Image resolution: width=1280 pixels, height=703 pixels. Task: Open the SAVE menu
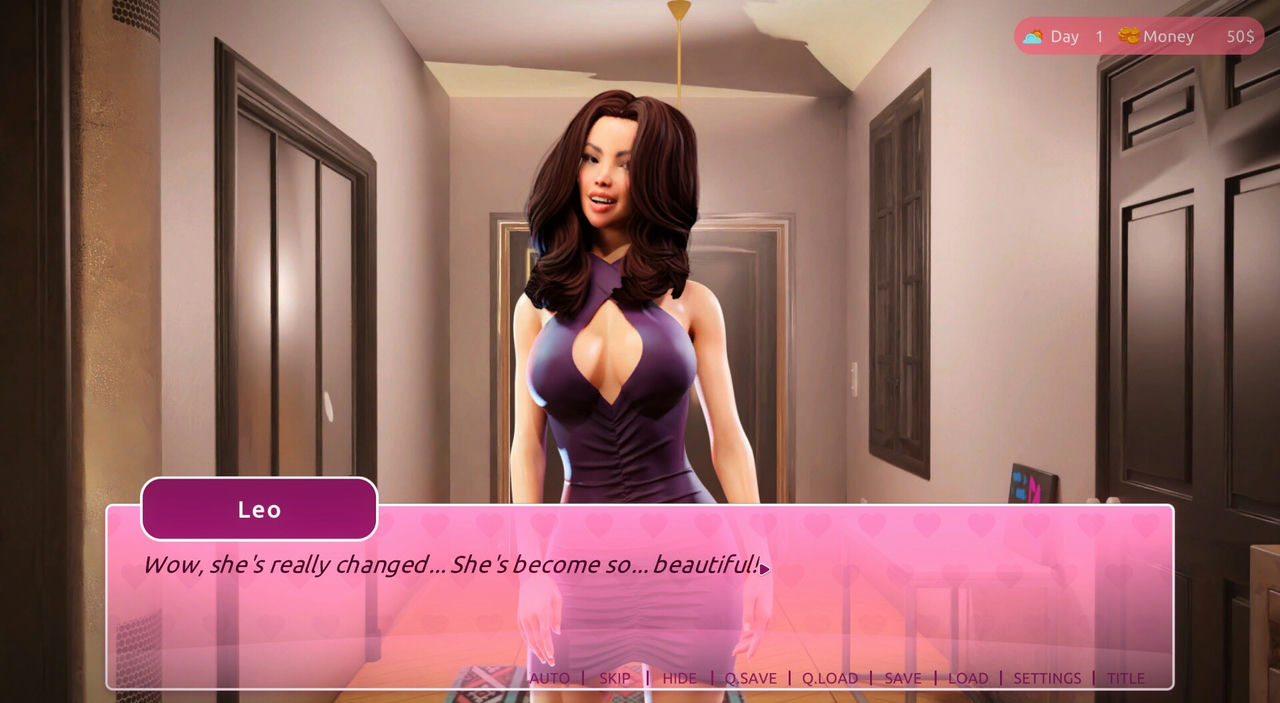pos(902,678)
